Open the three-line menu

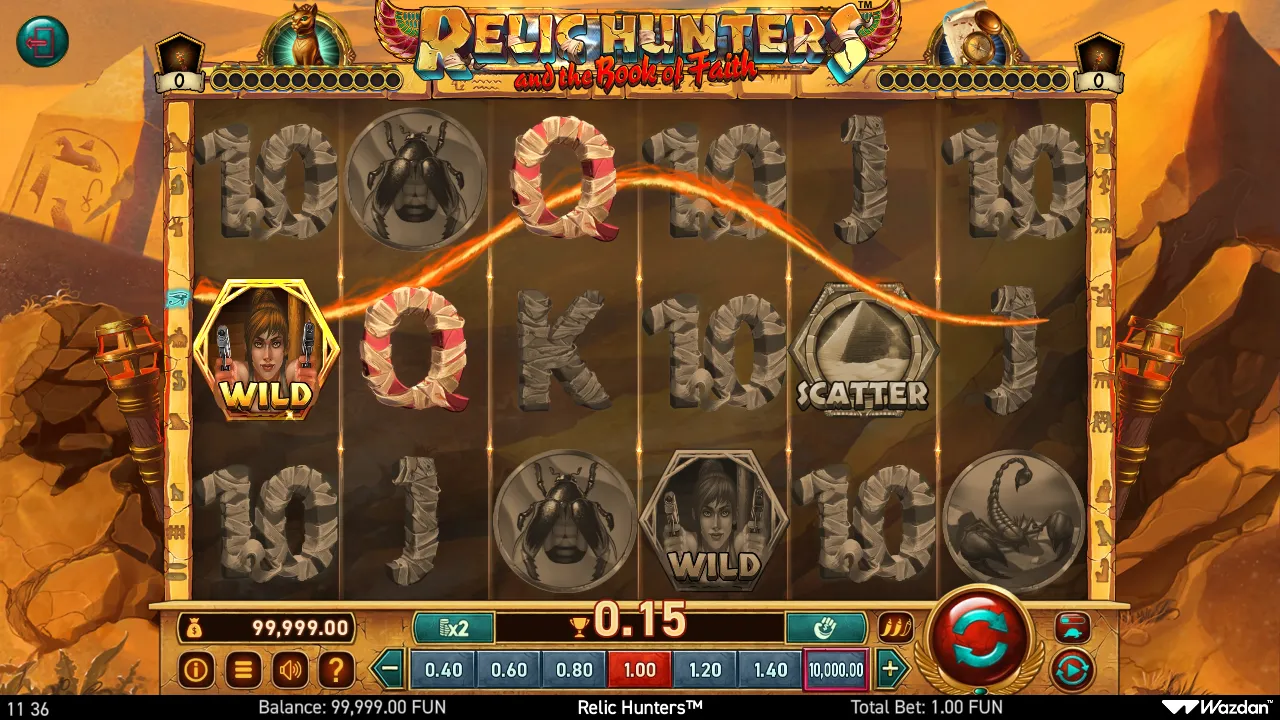coord(243,670)
